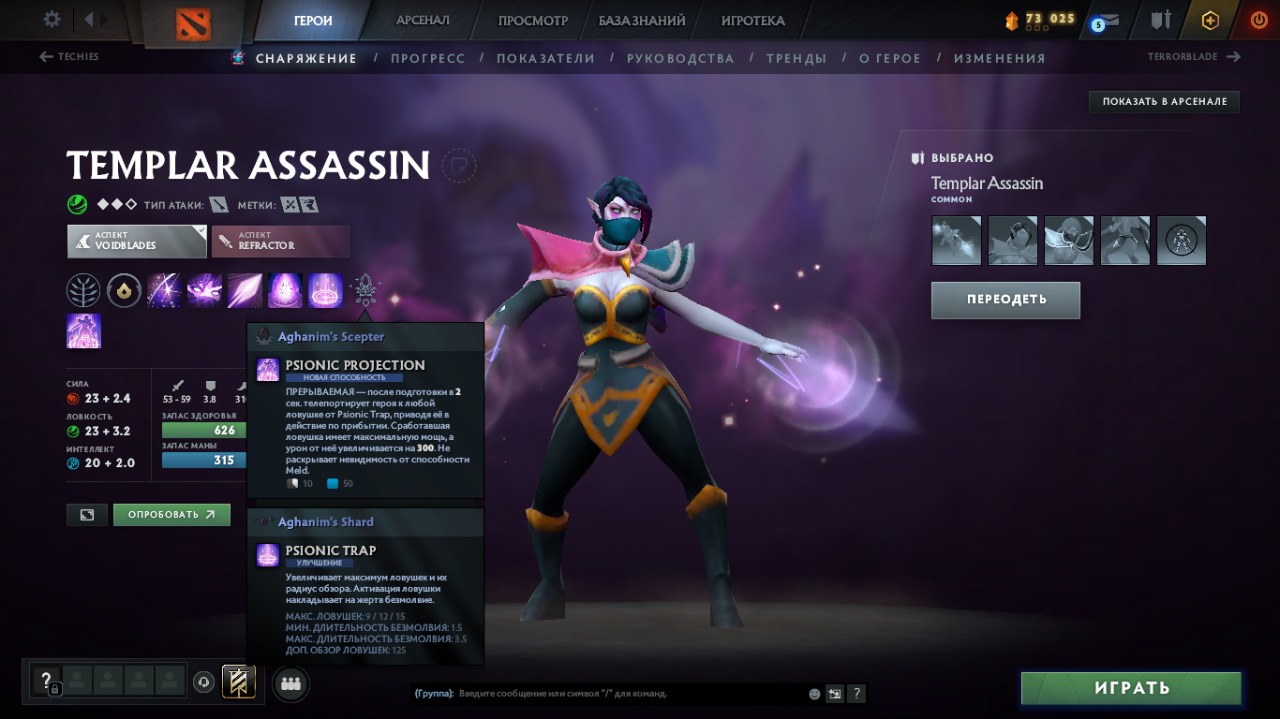This screenshot has height=719, width=1280.
Task: Open the О ГЕРОЕ section
Action: [890, 58]
